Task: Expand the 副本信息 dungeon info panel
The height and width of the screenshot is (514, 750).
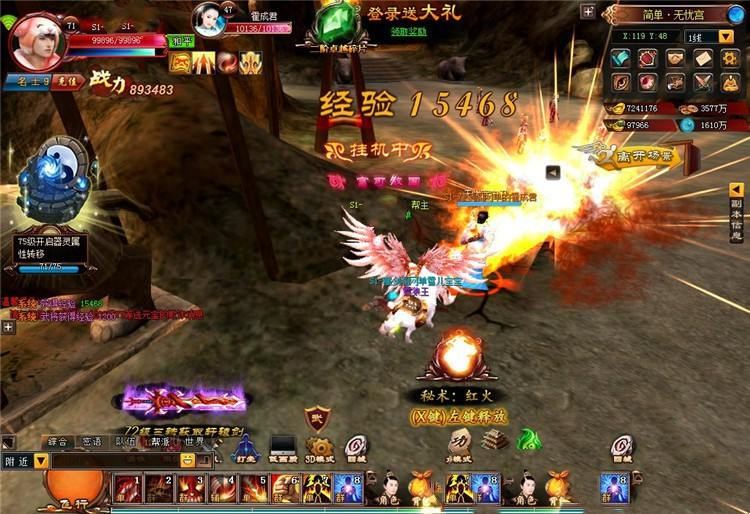Action: pos(736,213)
